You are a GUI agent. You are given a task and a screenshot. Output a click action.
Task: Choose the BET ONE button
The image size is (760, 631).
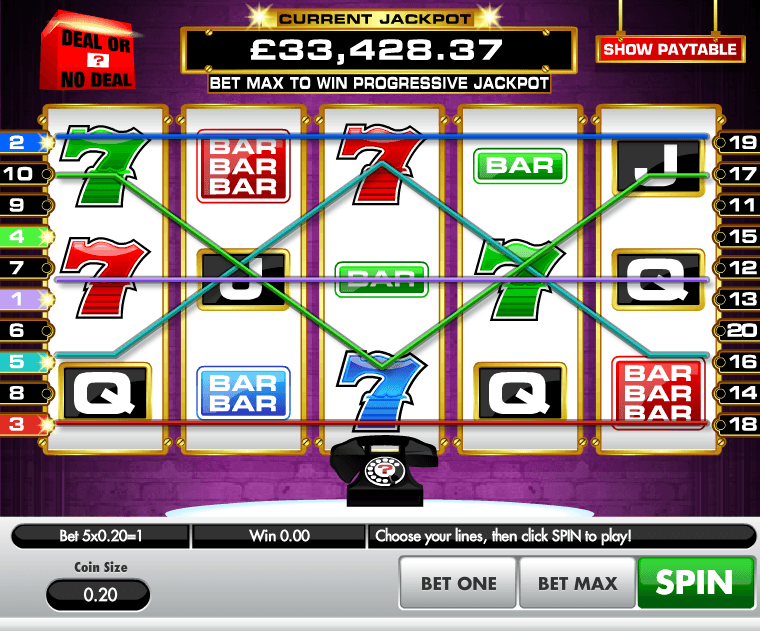(x=458, y=583)
